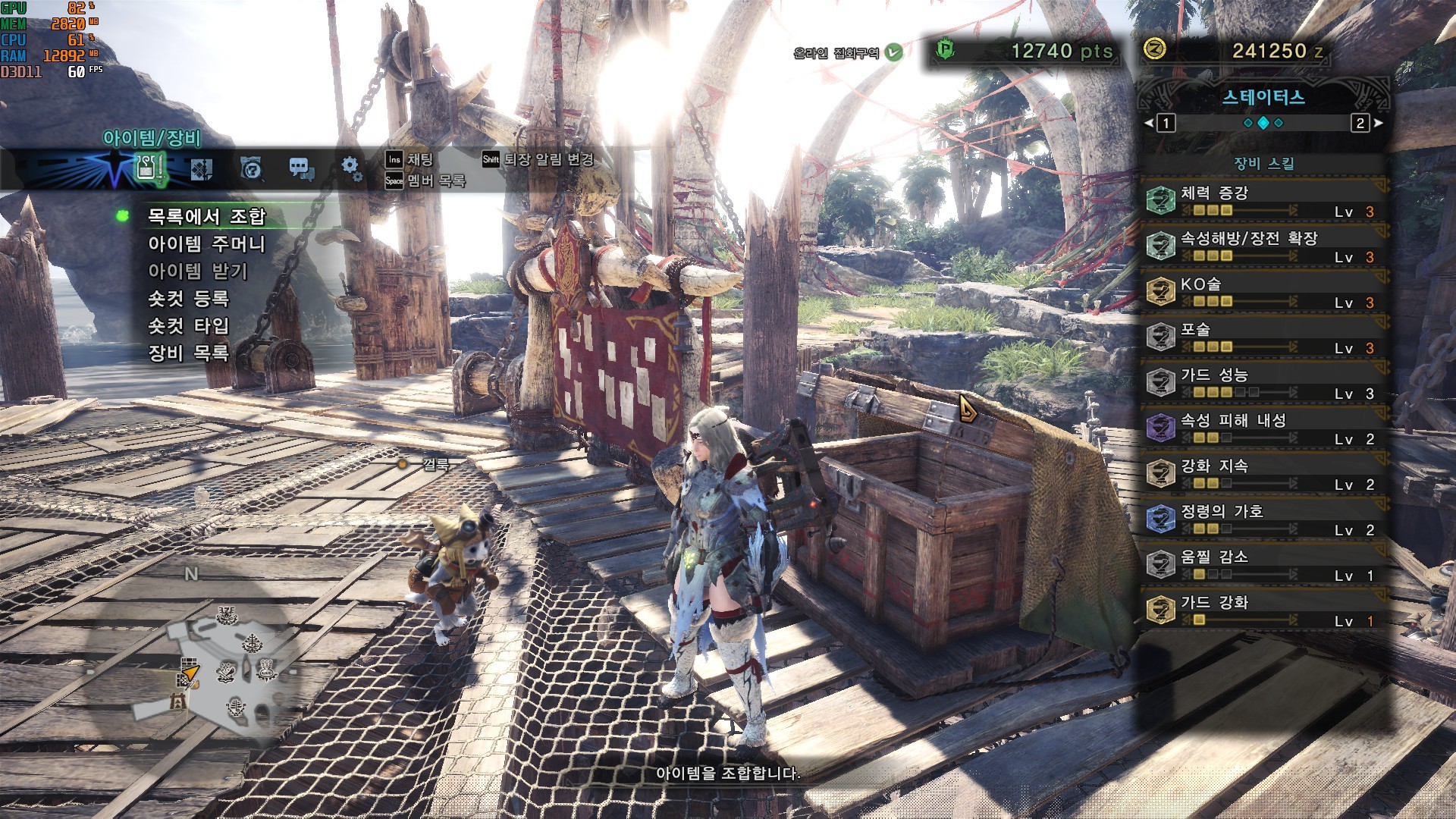
Task: Select the '속성 피해 내성' skill row
Action: pyautogui.click(x=1263, y=428)
